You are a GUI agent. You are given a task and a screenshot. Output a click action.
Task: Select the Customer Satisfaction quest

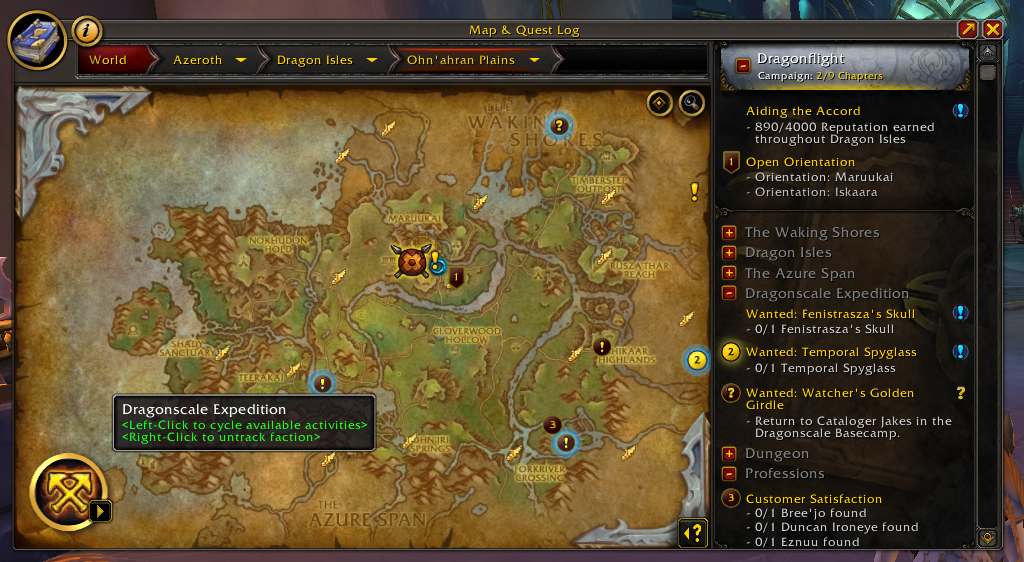click(814, 499)
